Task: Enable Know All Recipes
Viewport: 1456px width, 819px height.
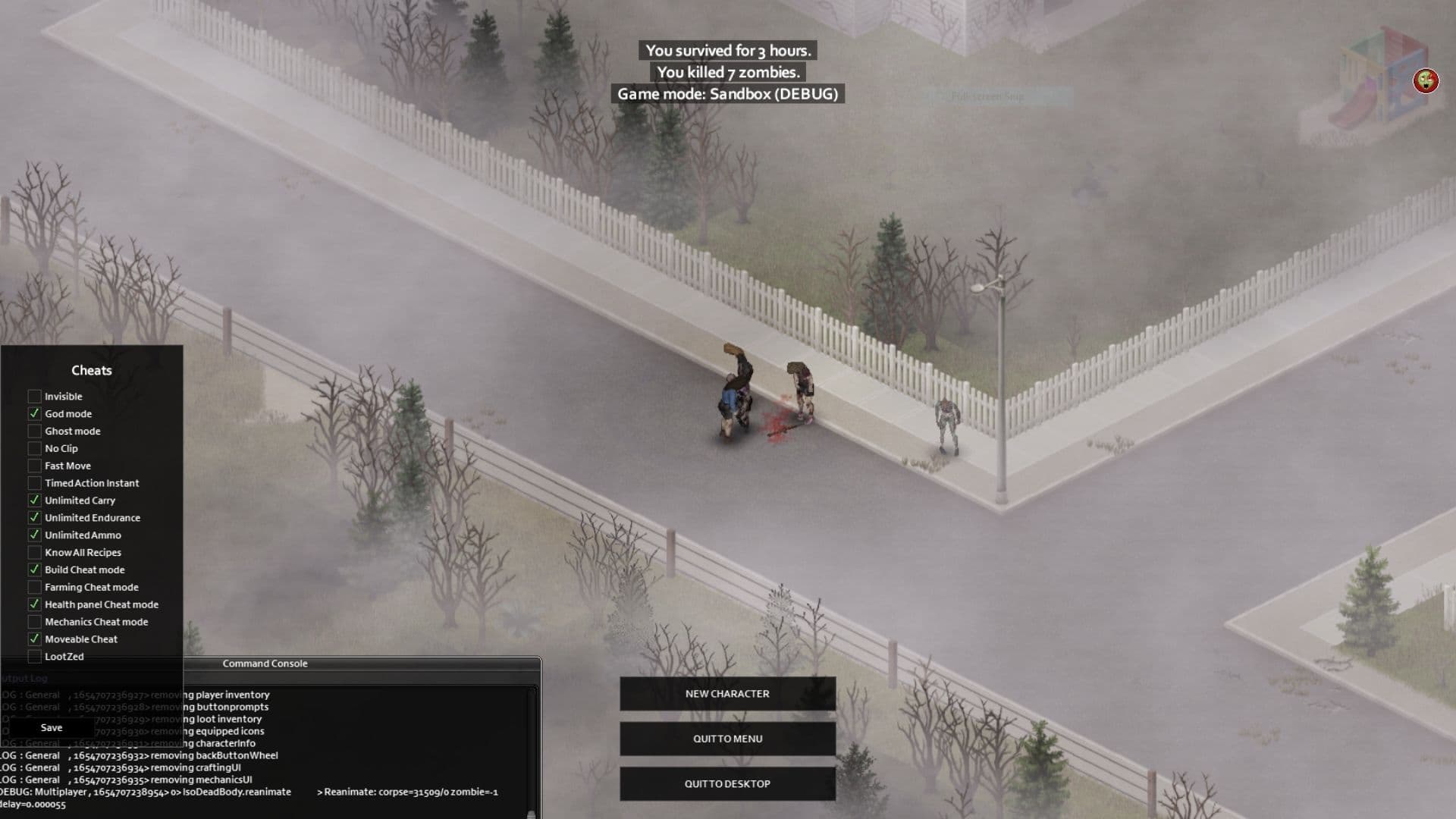Action: pos(35,552)
